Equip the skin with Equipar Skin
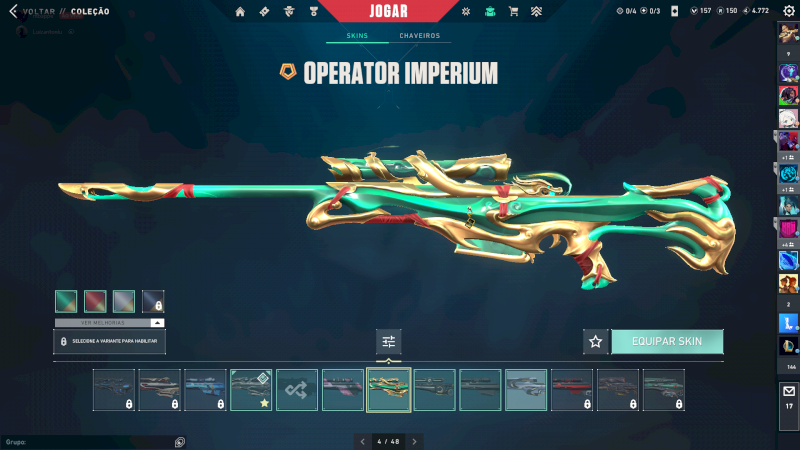The image size is (800, 450). (x=667, y=342)
